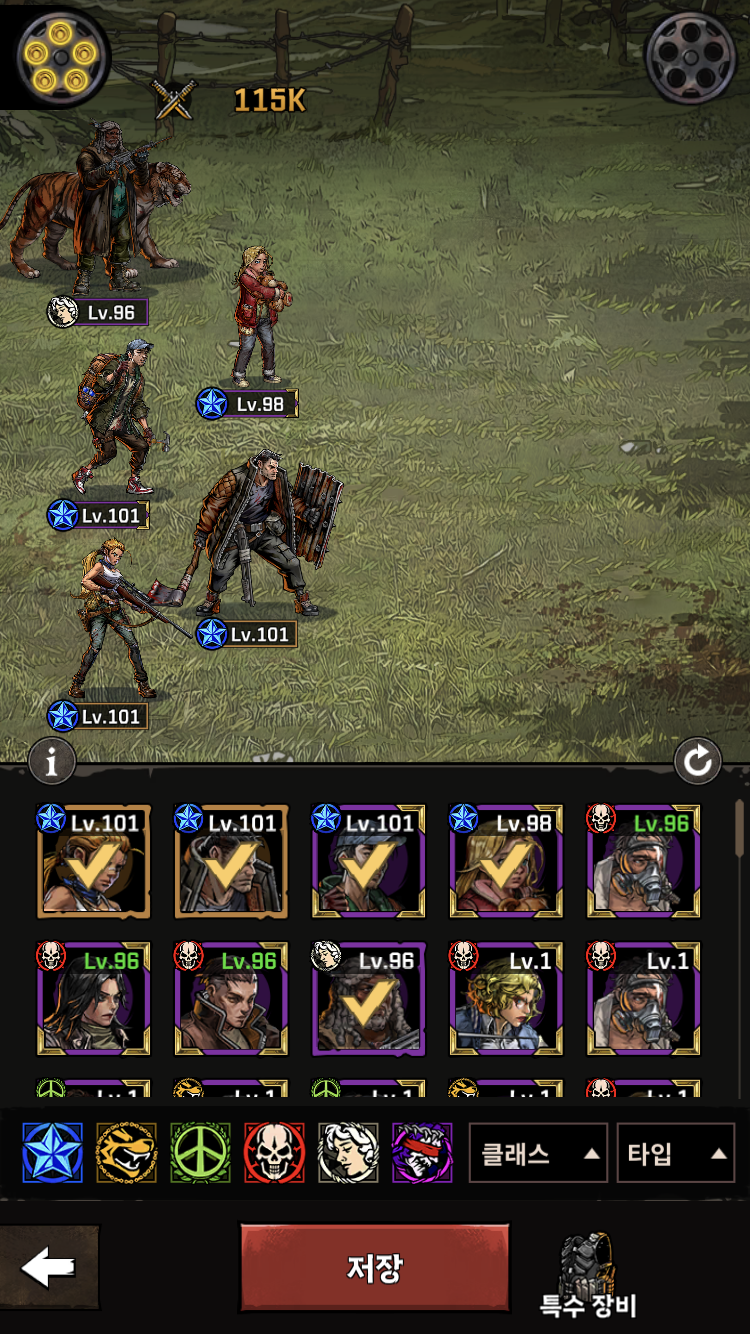
Task: Reset the lineup with circular arrow button
Action: click(697, 763)
